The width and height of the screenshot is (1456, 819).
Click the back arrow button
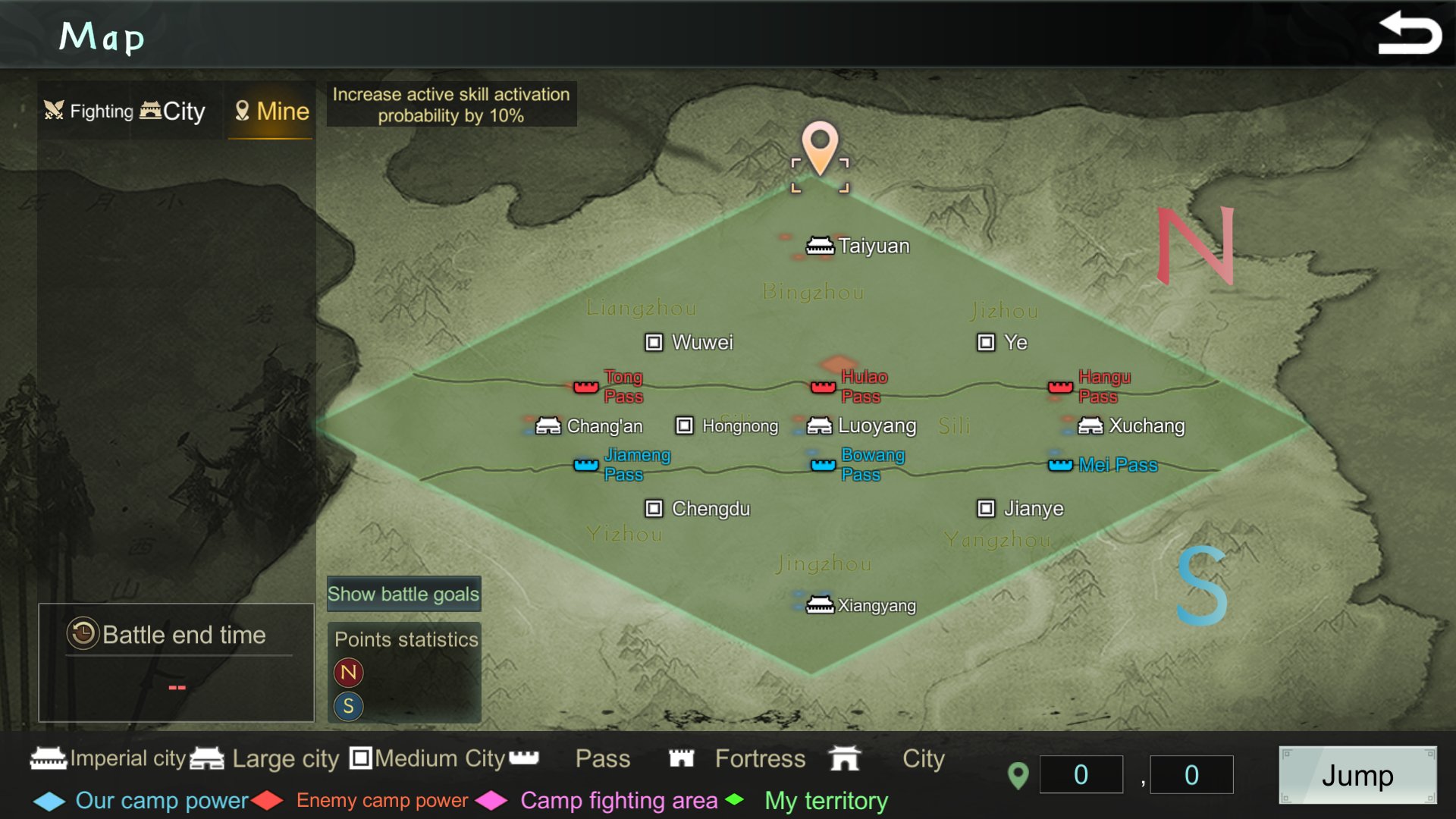(x=1409, y=34)
